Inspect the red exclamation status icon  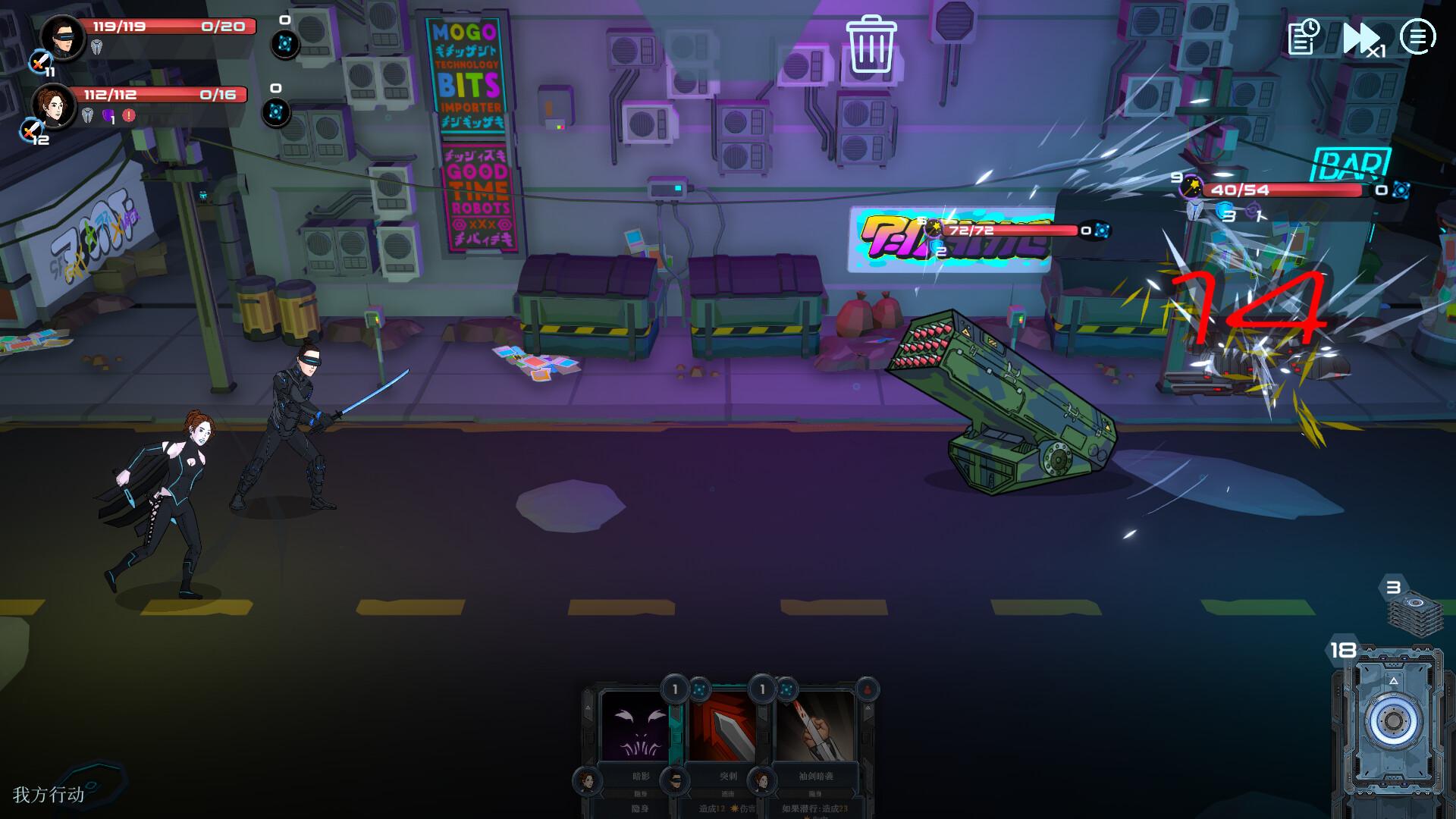click(129, 116)
